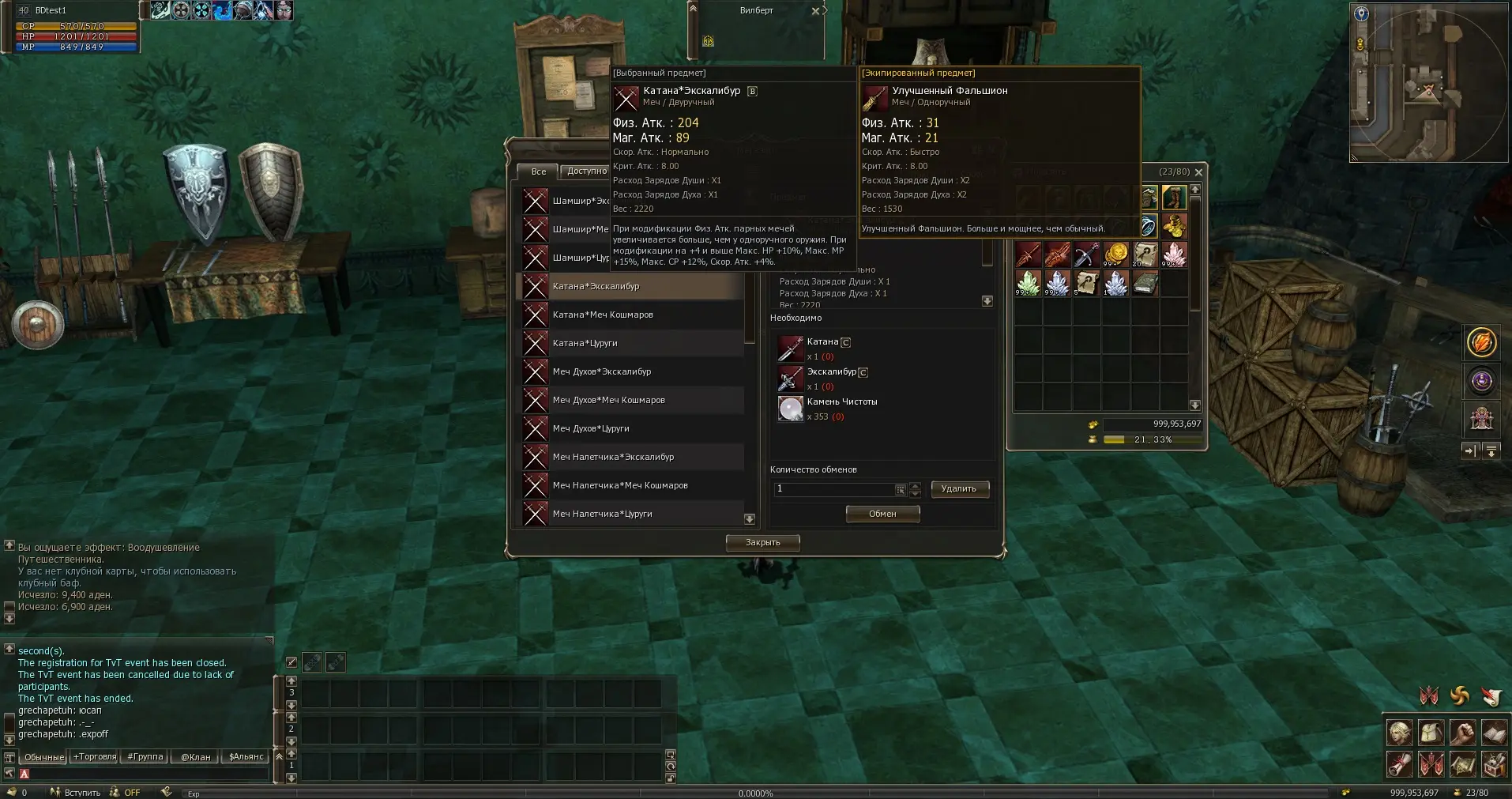Focus the exchange quantity input field
The image size is (1512, 799).
pos(834,489)
